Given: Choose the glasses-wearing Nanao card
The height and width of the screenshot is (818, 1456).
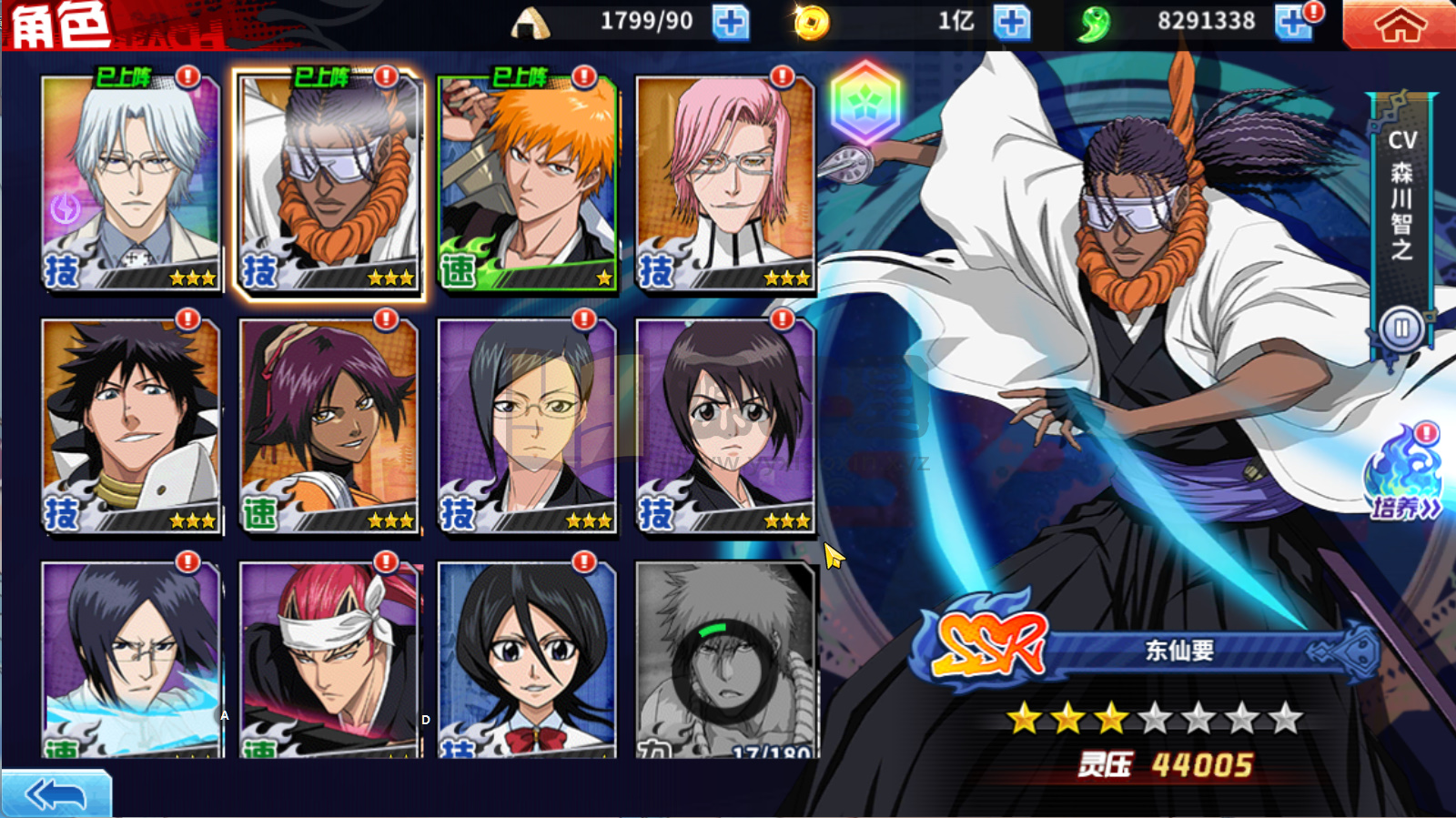Looking at the screenshot, I should (527, 426).
